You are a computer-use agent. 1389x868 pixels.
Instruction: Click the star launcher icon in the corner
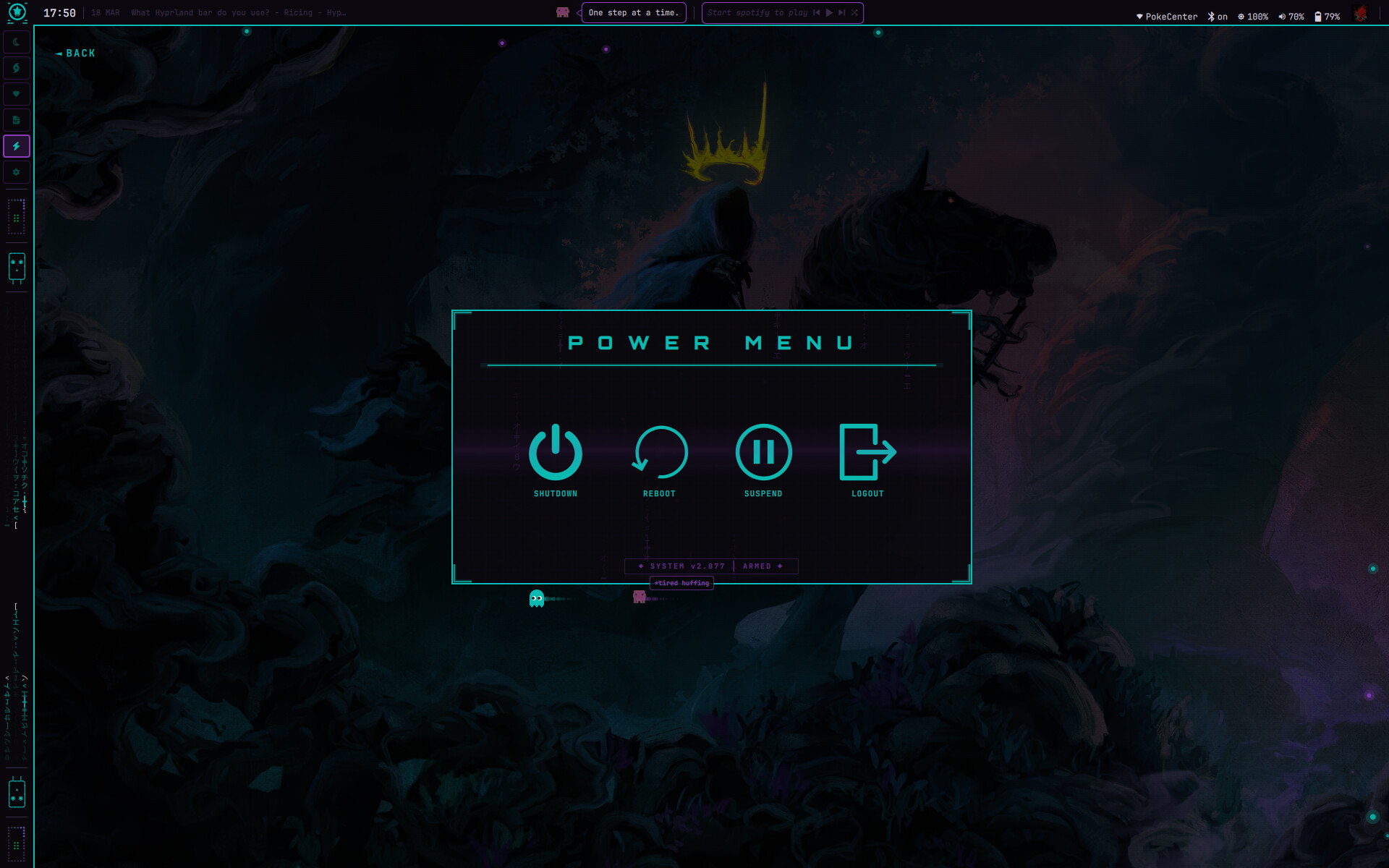coord(17,12)
